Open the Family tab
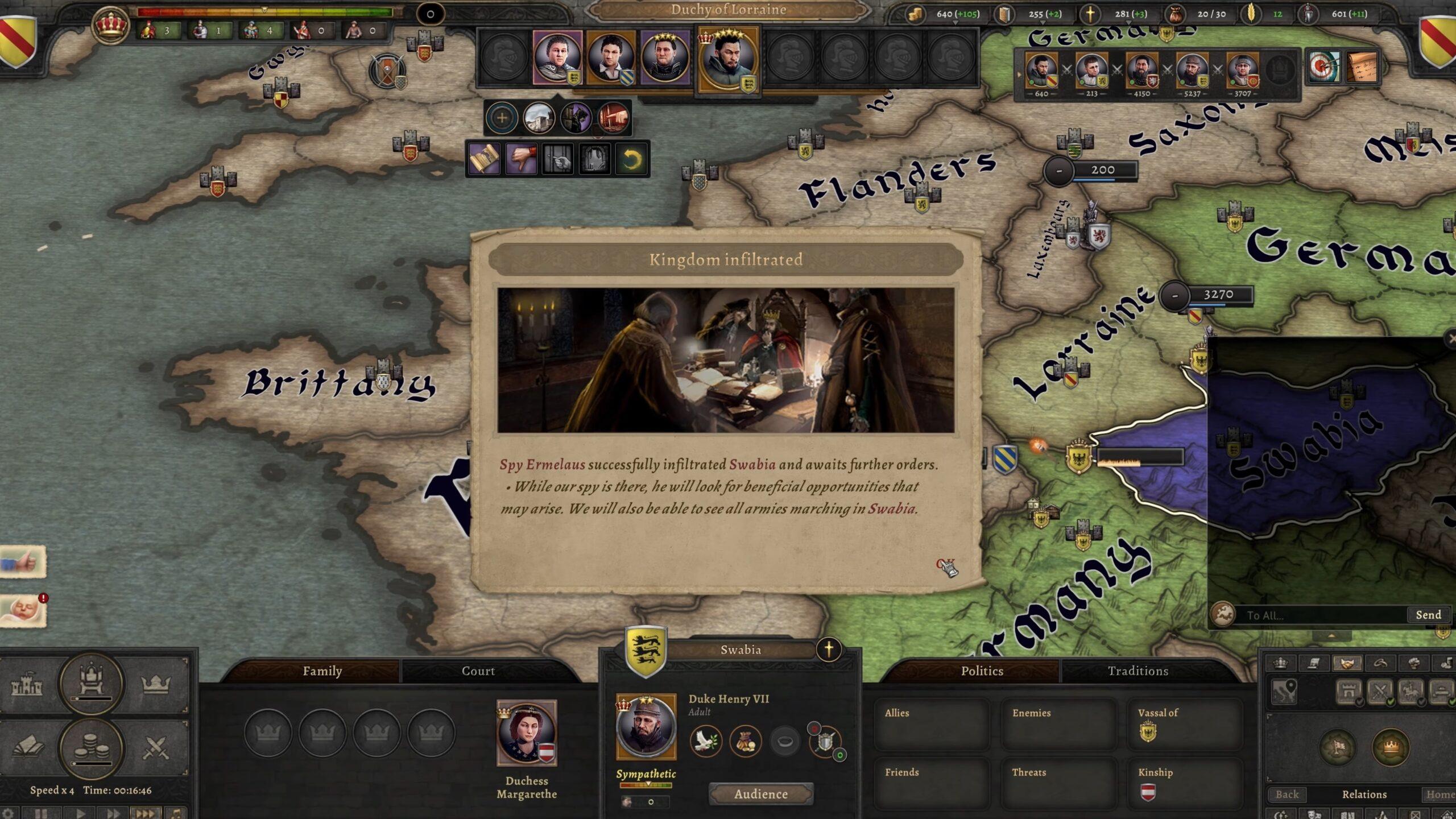1456x819 pixels. click(x=322, y=671)
